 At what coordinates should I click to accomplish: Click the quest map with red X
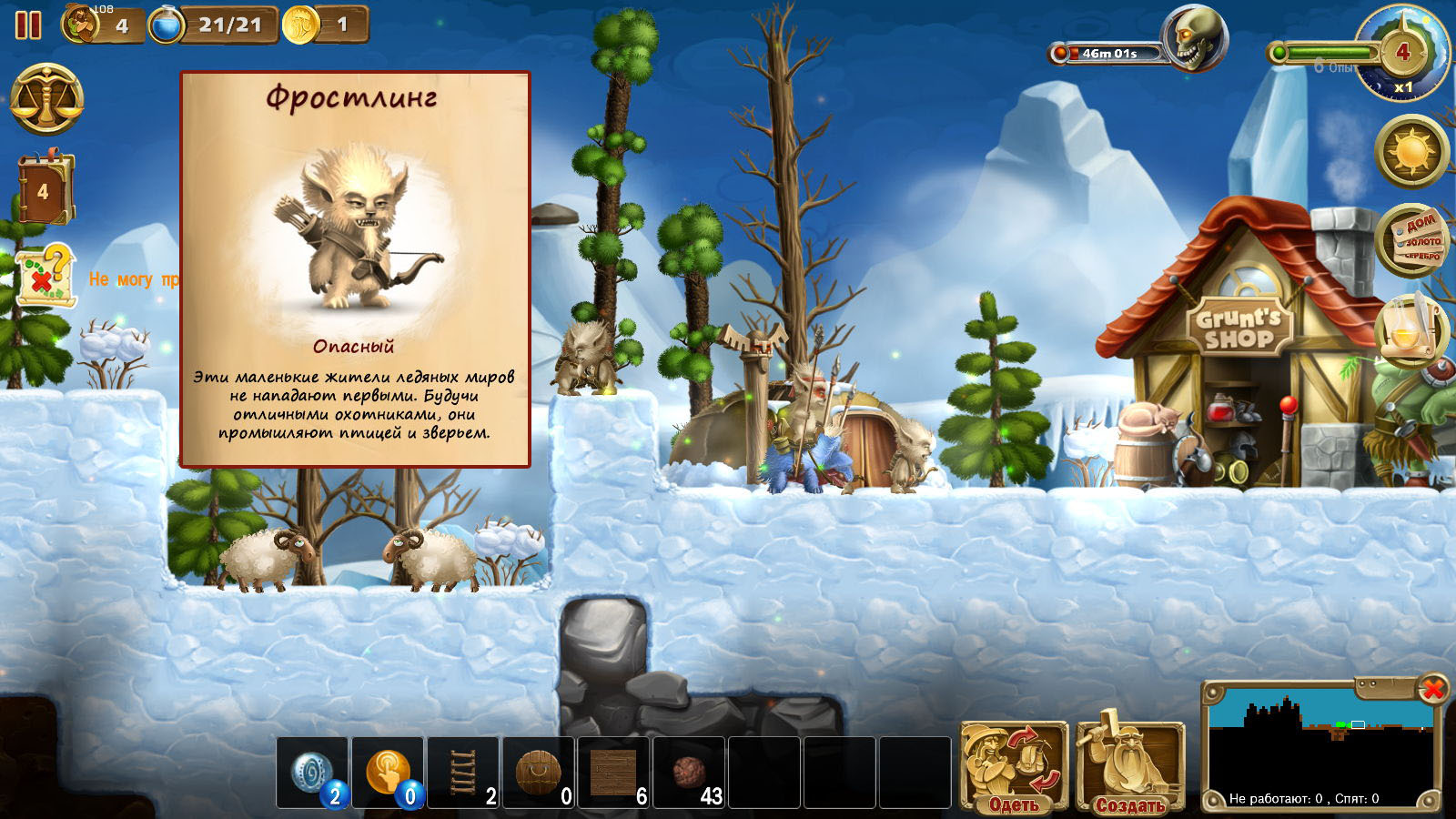(44, 276)
